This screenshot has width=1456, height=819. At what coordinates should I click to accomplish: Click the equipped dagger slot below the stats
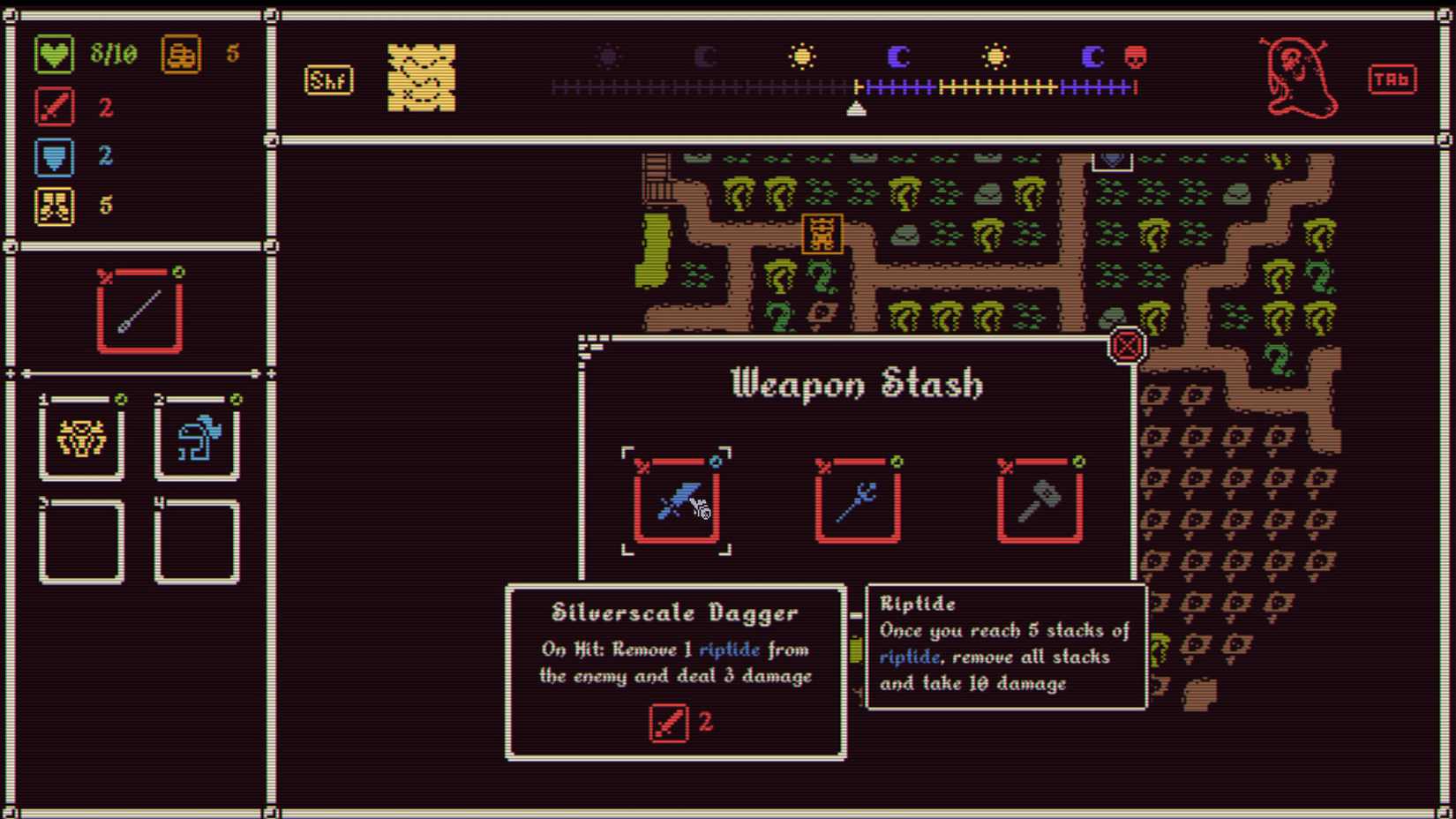pos(139,311)
